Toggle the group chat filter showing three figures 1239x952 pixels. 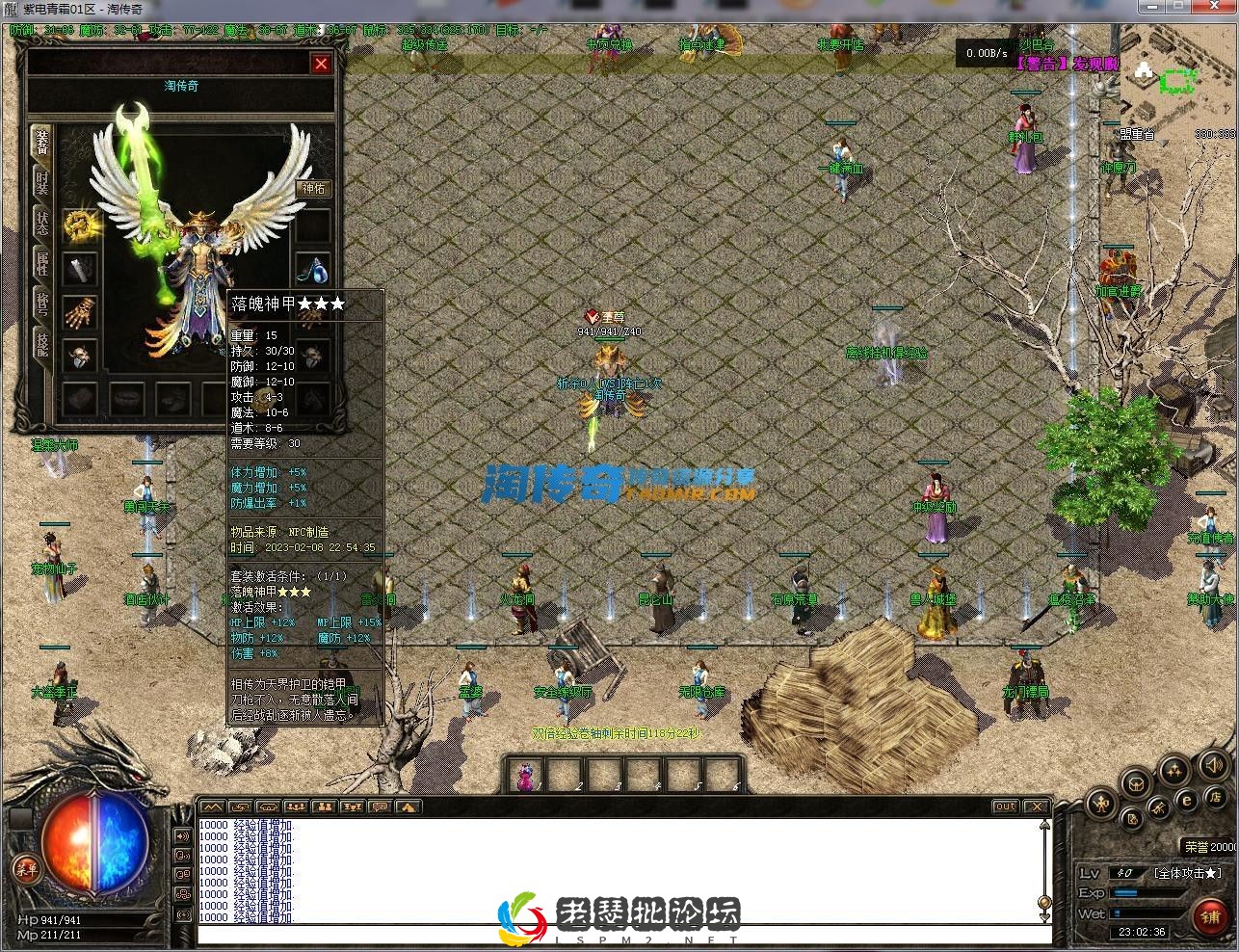296,807
